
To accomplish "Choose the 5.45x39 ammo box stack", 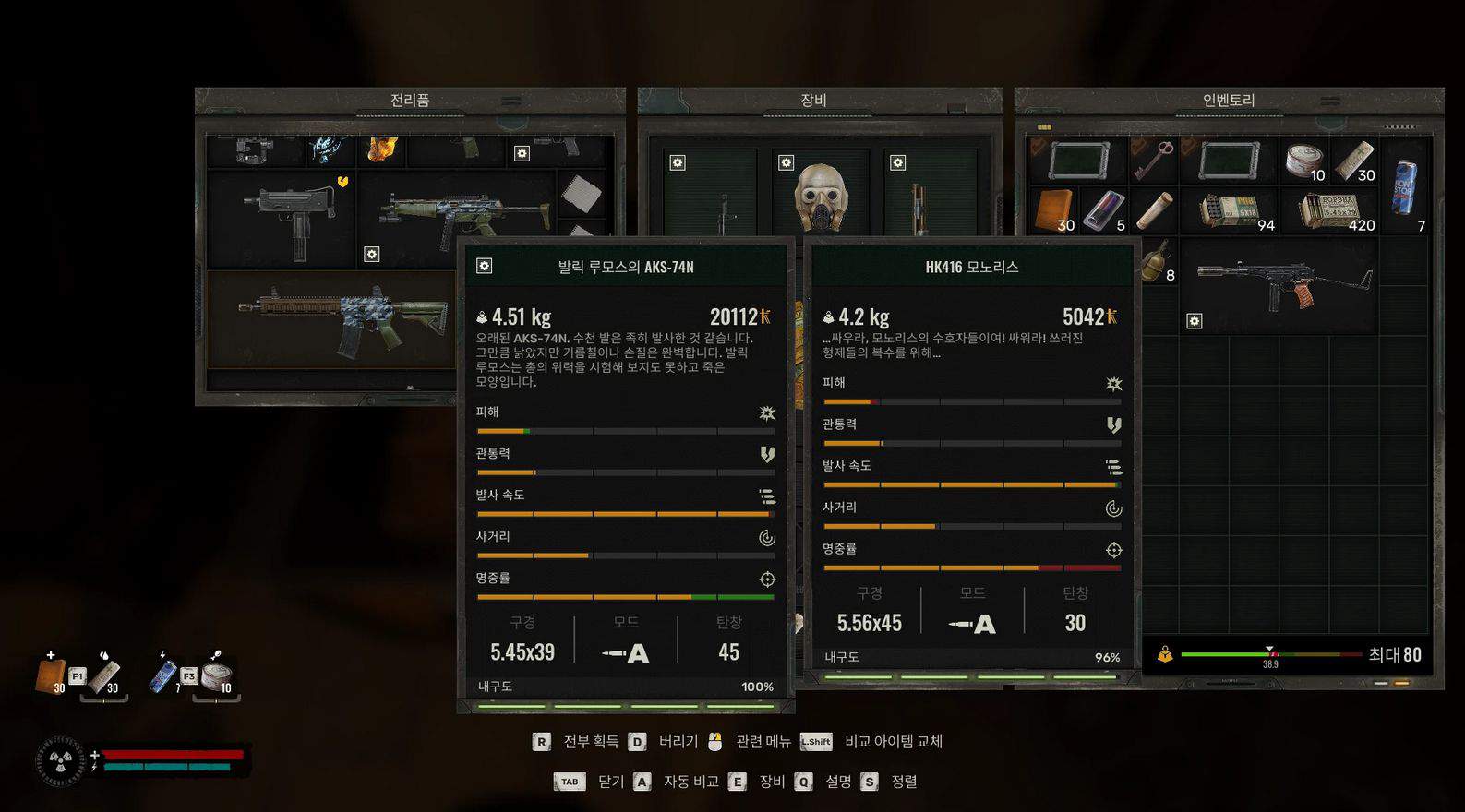I will pyautogui.click(x=1331, y=210).
